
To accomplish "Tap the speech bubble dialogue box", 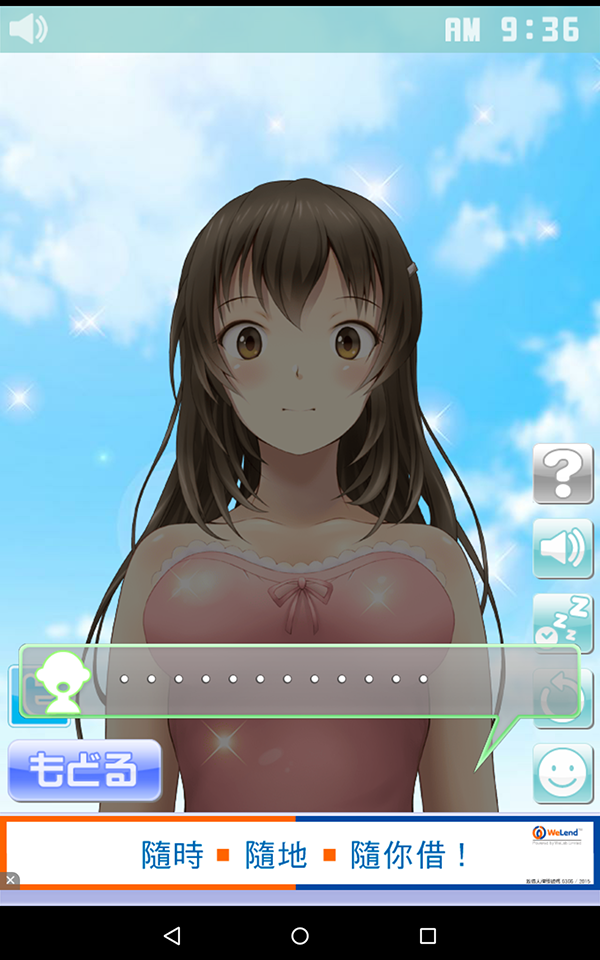I will [x=300, y=680].
